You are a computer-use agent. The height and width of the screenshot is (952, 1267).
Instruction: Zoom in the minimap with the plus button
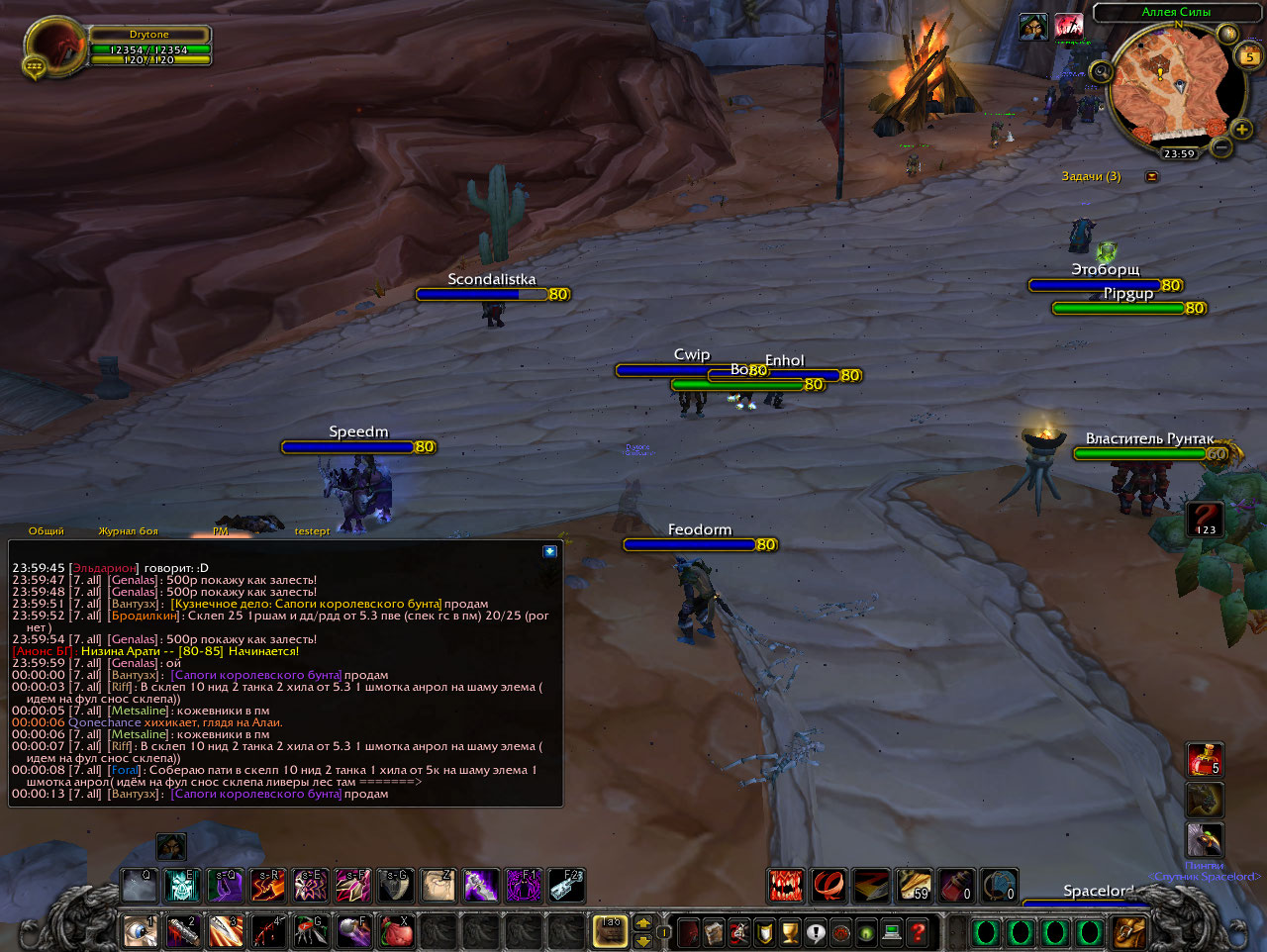tap(1241, 130)
